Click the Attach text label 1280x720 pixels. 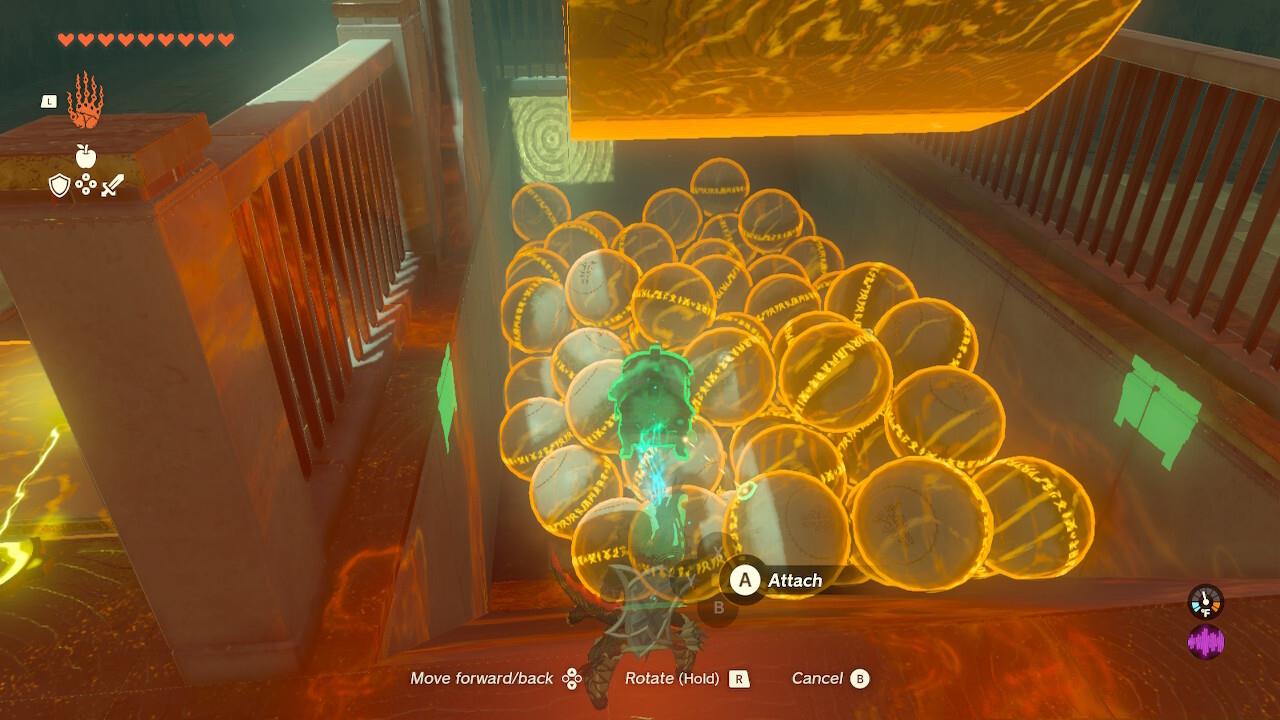(795, 580)
